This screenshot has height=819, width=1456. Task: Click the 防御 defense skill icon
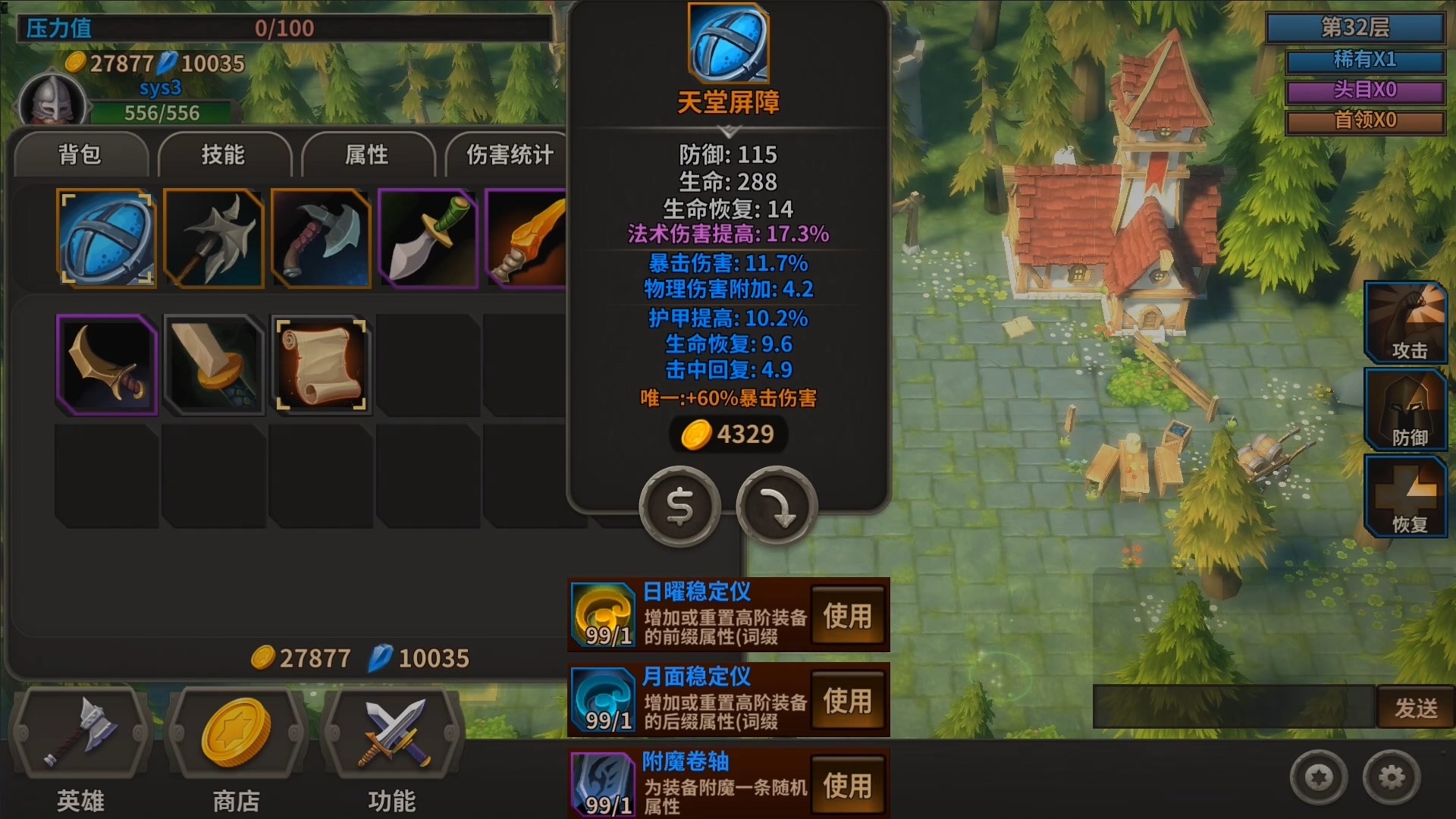click(1405, 409)
